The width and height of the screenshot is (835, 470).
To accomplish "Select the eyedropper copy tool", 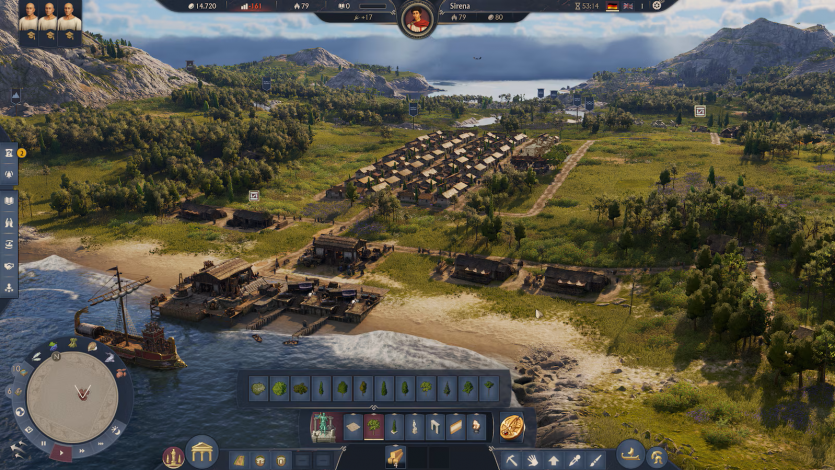I will coord(574,460).
